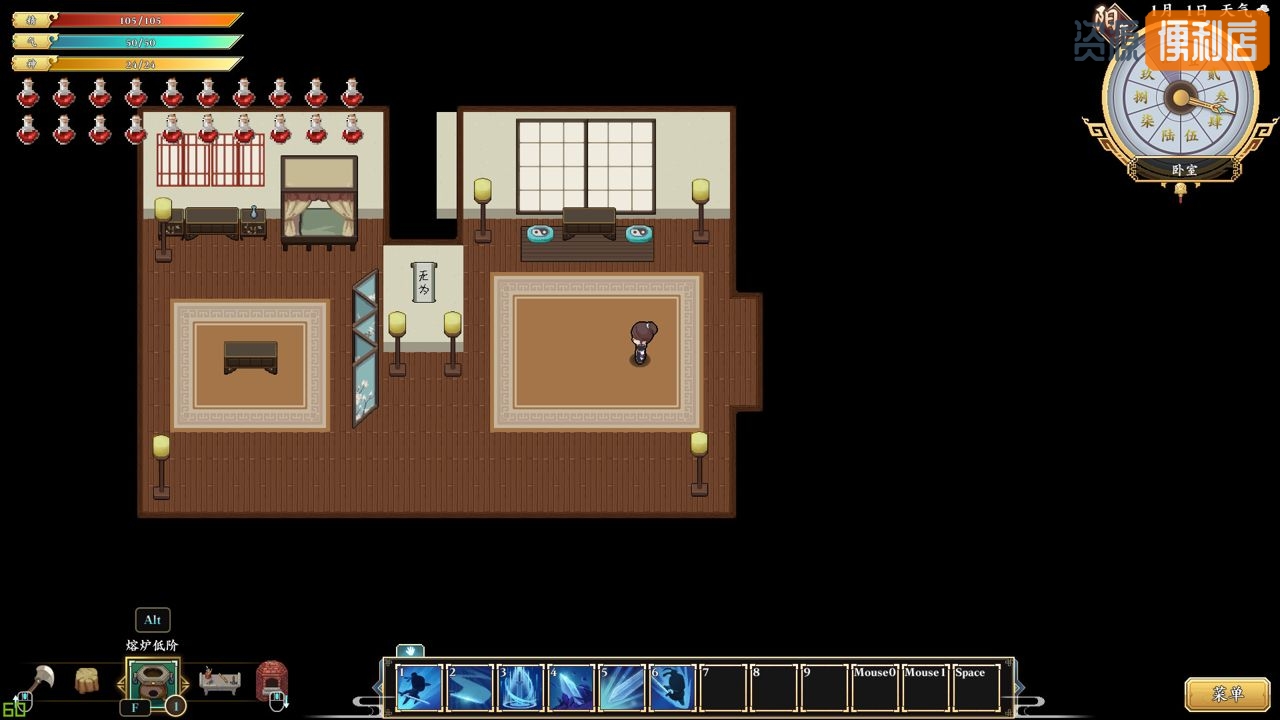This screenshot has height=720, width=1280.
Task: Cast the crystal shard skill in slot 4
Action: coord(571,688)
